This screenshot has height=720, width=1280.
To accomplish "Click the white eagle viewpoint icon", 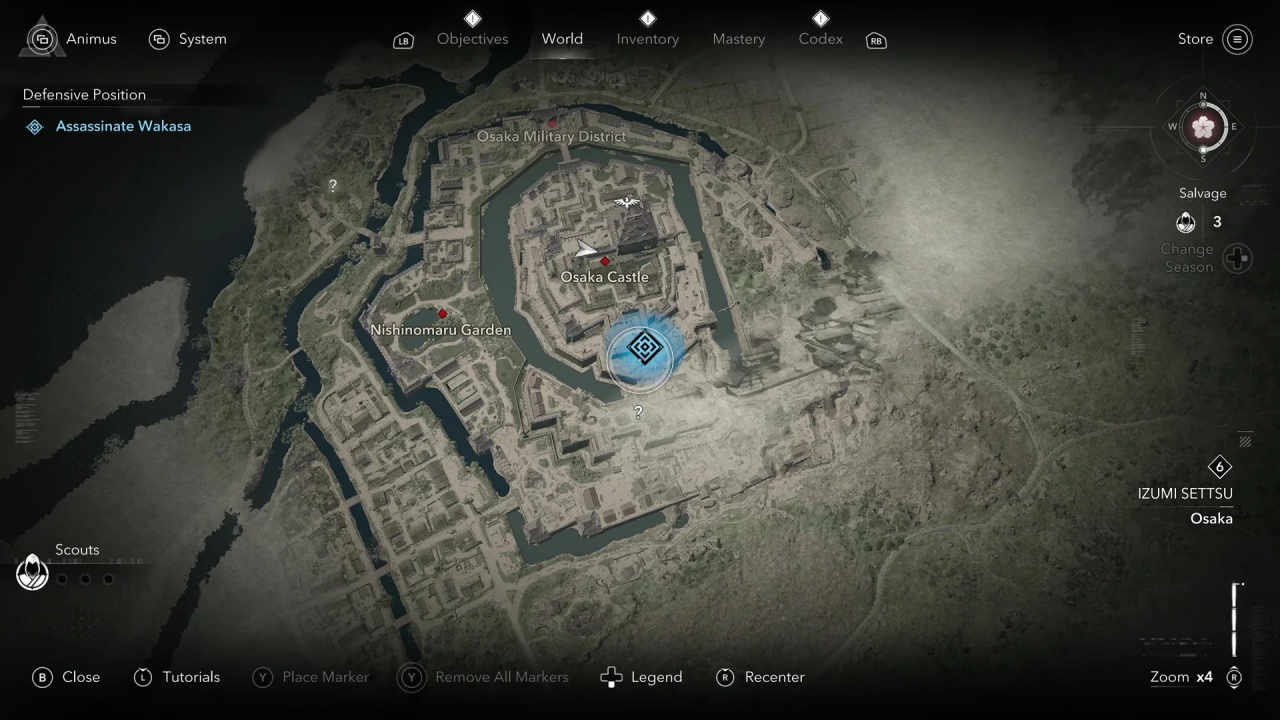I will [627, 203].
